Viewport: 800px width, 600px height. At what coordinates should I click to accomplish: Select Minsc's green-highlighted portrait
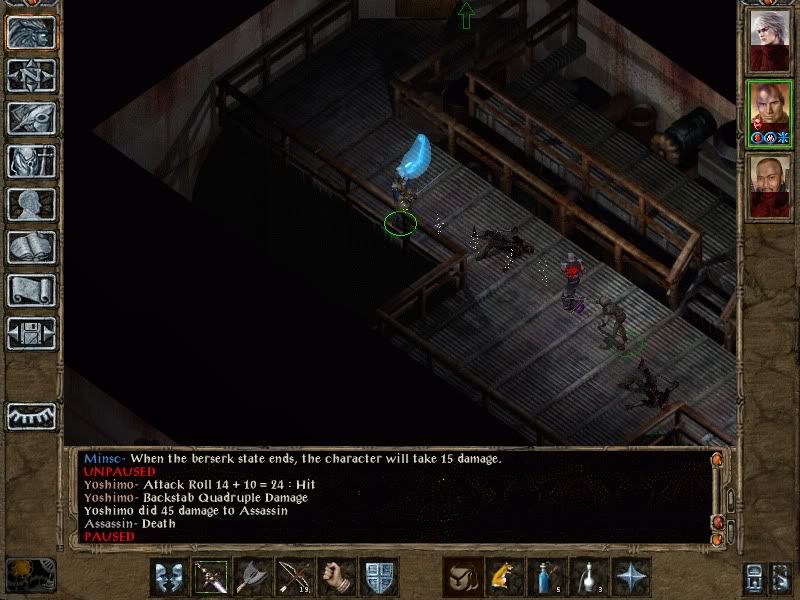click(x=770, y=112)
